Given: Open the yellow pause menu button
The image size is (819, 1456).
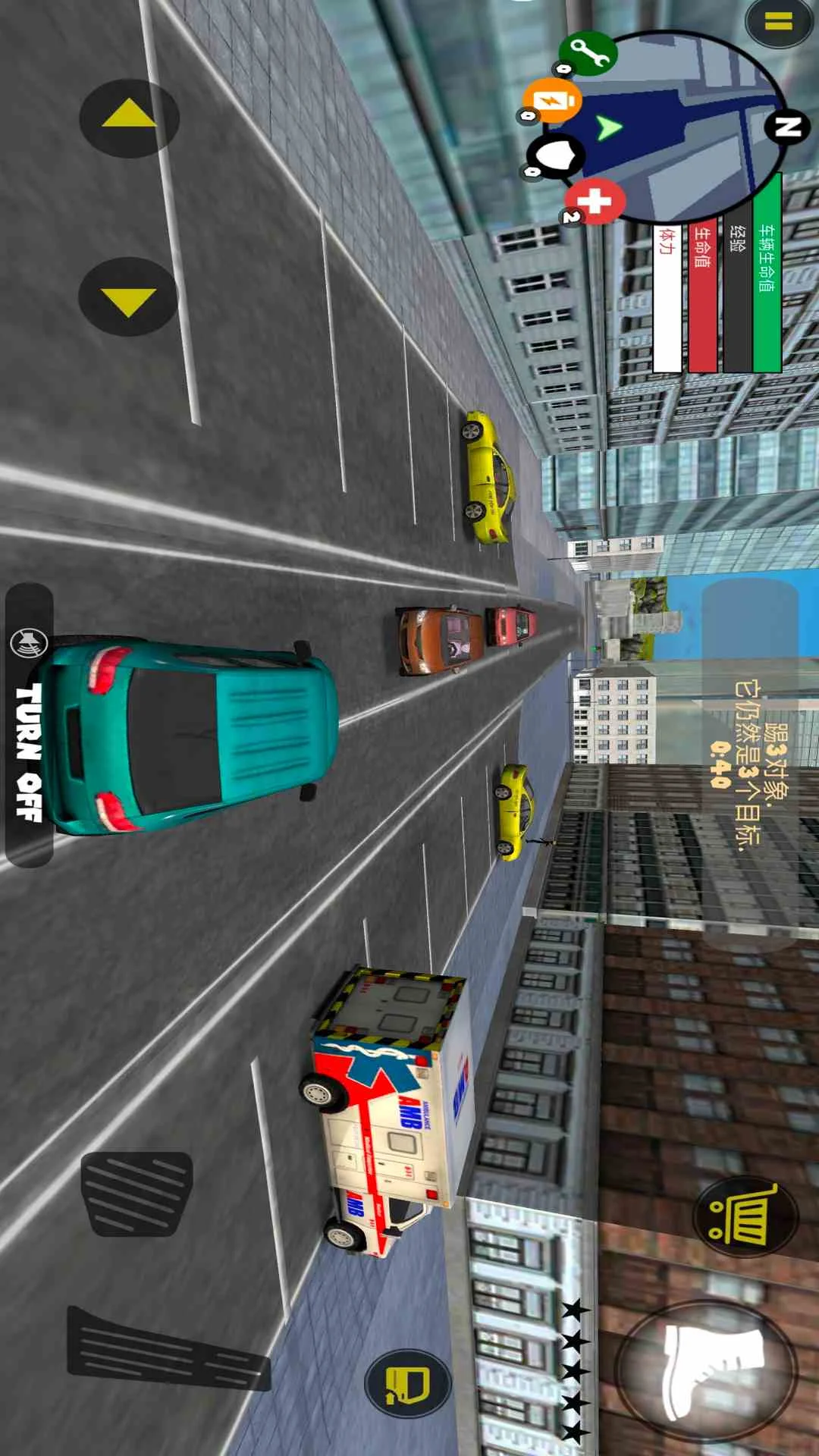Looking at the screenshot, I should [779, 22].
